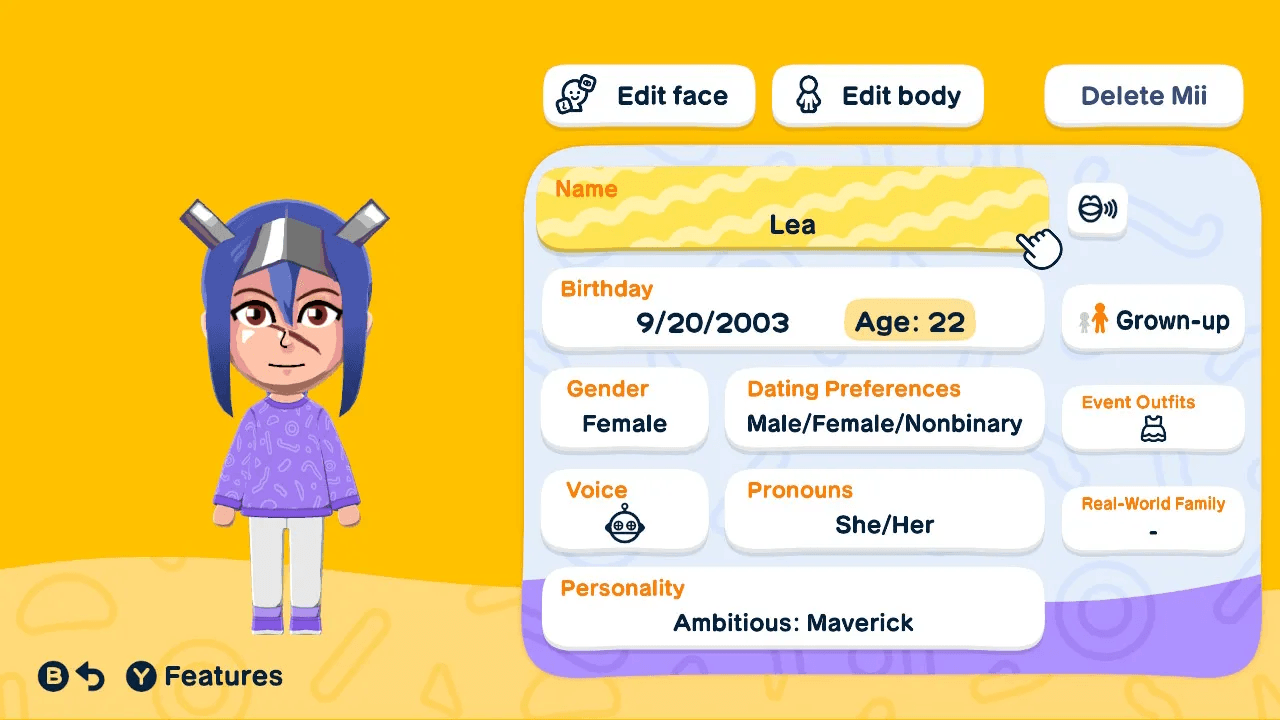Click the Edit body label
This screenshot has width=1280, height=720.
point(903,95)
